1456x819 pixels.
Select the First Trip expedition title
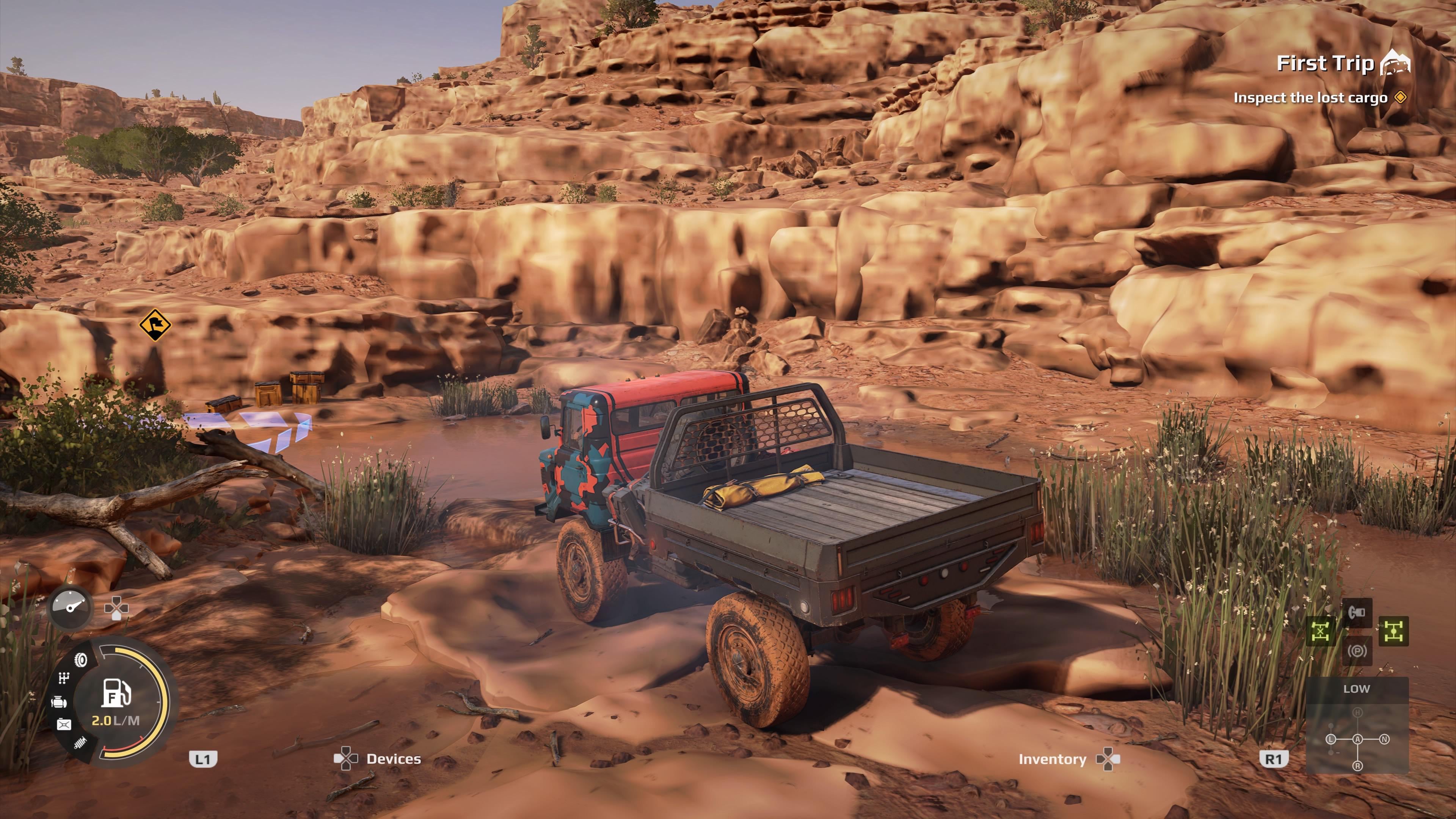click(1326, 63)
